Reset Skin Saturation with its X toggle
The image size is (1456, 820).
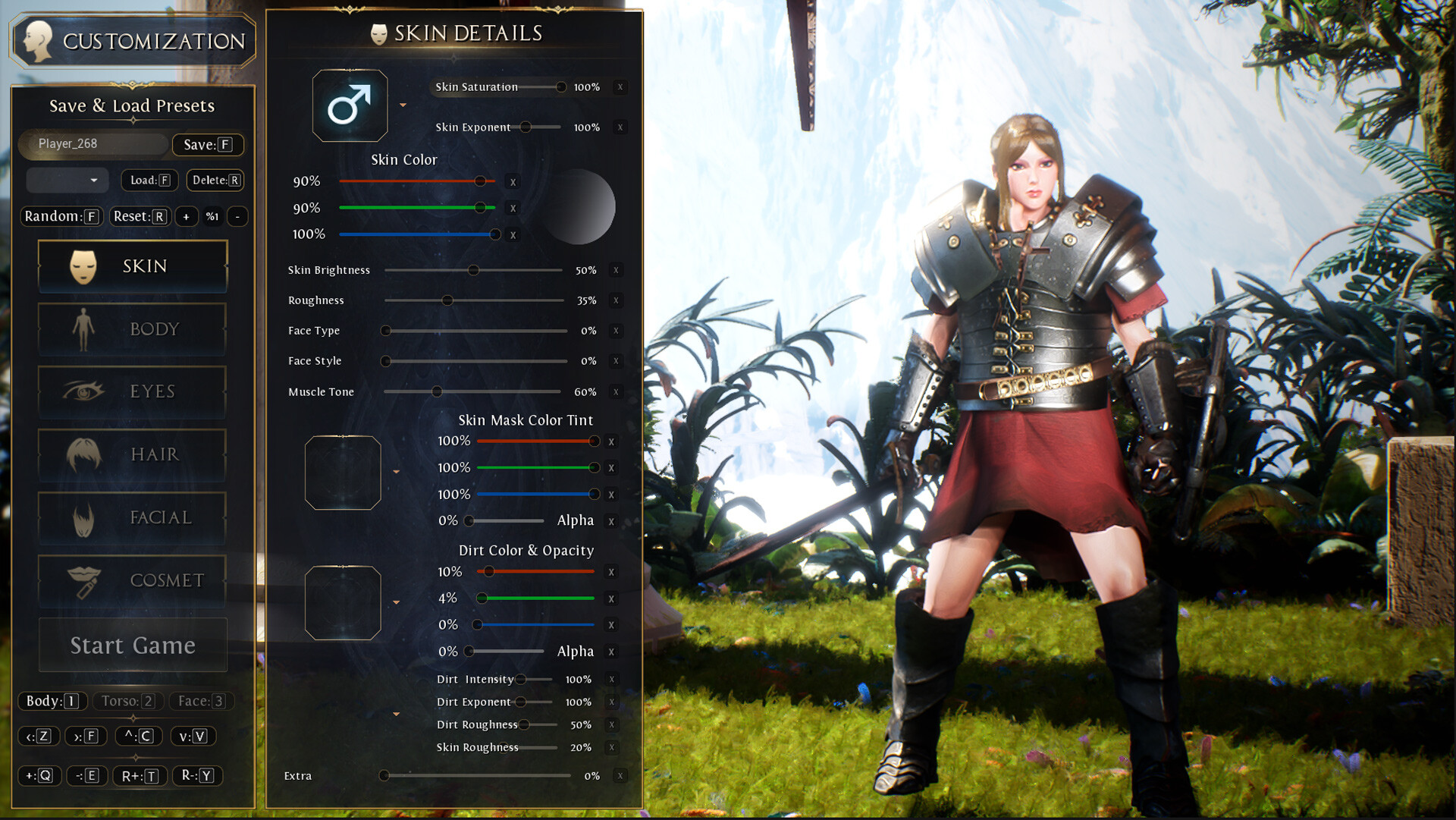tap(619, 87)
